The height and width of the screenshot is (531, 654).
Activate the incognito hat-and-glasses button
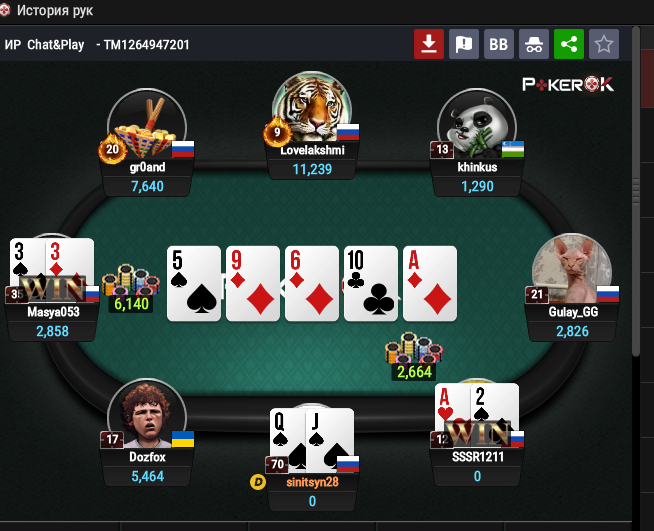(x=534, y=44)
